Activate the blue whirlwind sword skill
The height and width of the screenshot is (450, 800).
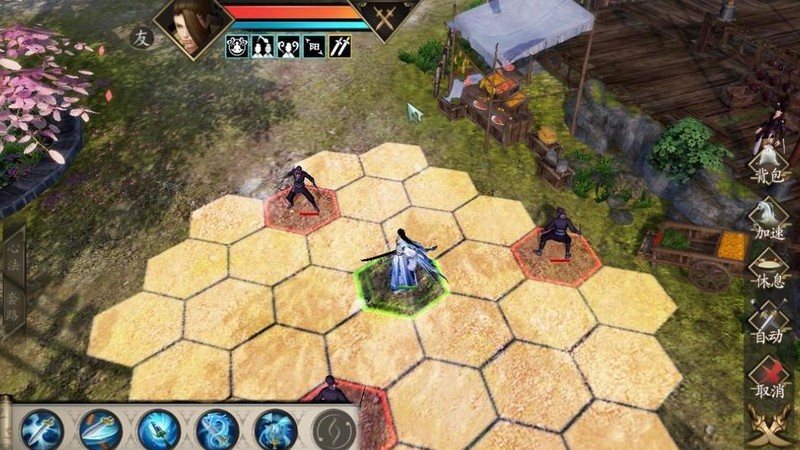[159, 429]
